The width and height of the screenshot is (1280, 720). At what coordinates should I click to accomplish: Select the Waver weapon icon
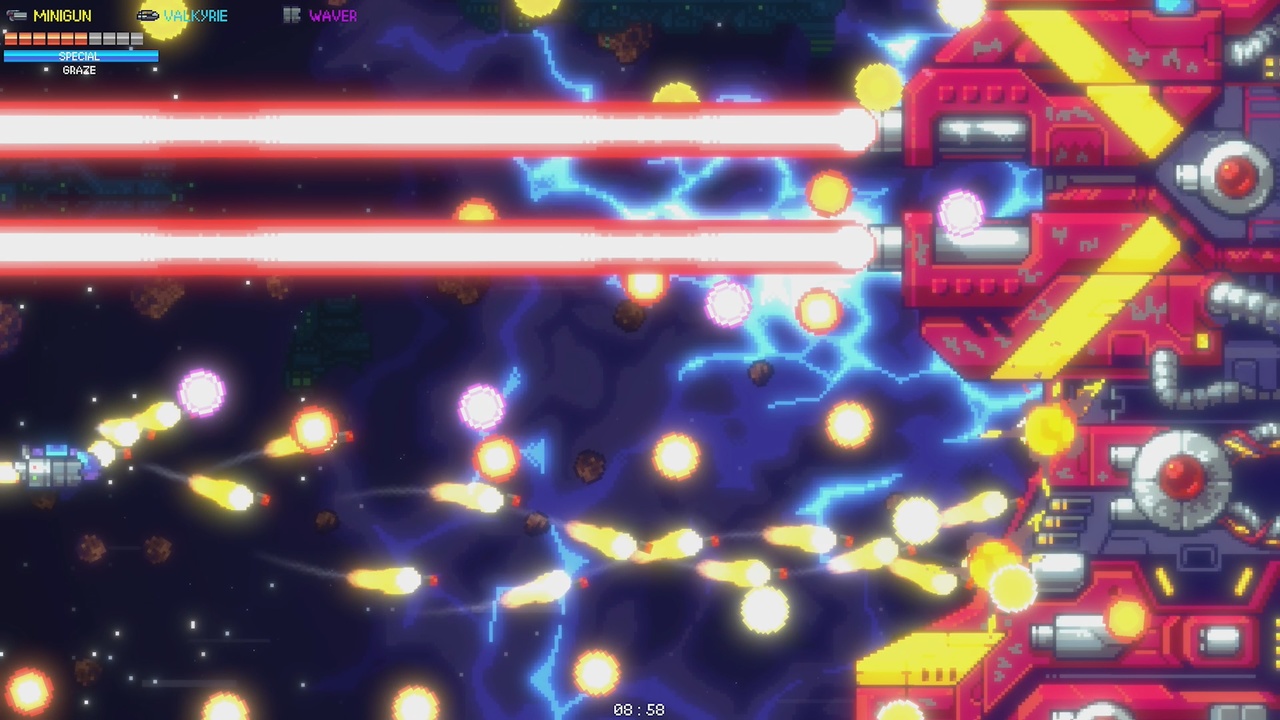[x=293, y=16]
